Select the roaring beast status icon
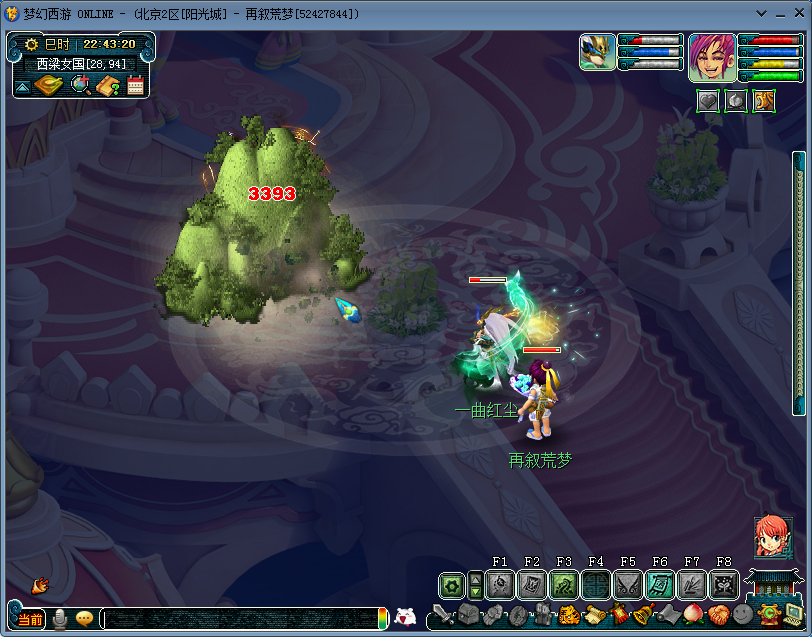Screen dimensions: 812x637 [764, 100]
